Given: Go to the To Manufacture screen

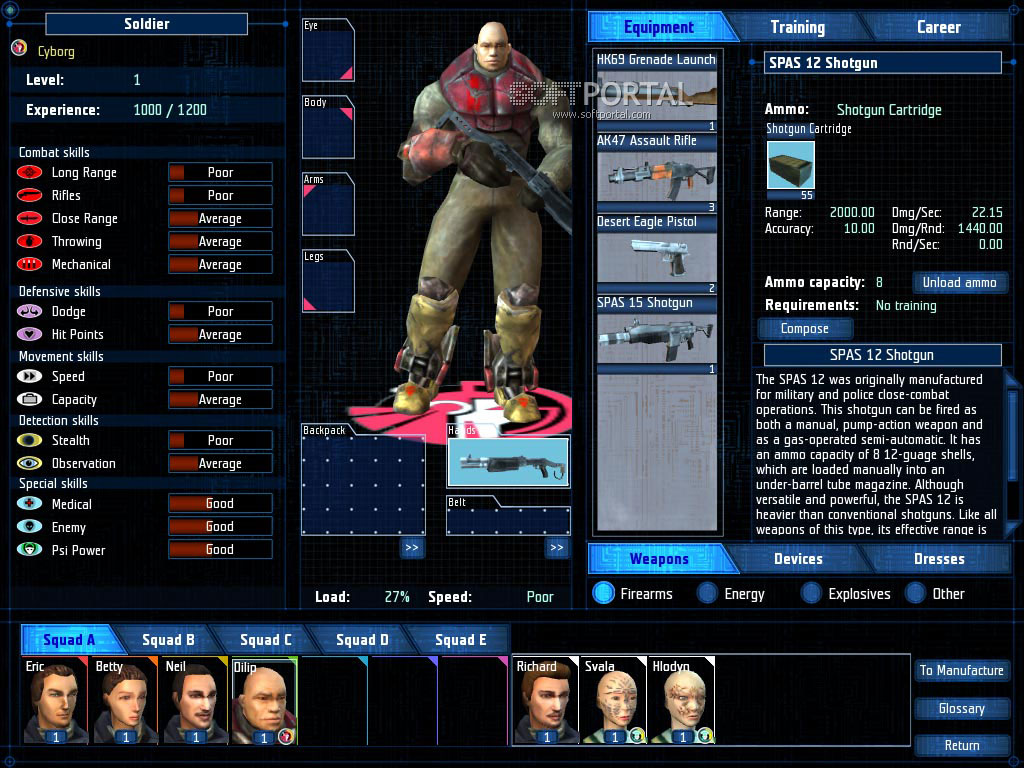Looking at the screenshot, I should point(961,670).
